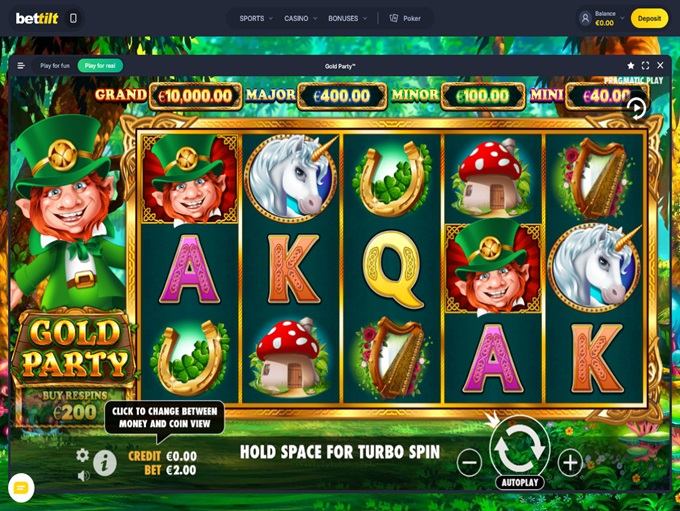Toggle the sound speaker icon

click(83, 476)
